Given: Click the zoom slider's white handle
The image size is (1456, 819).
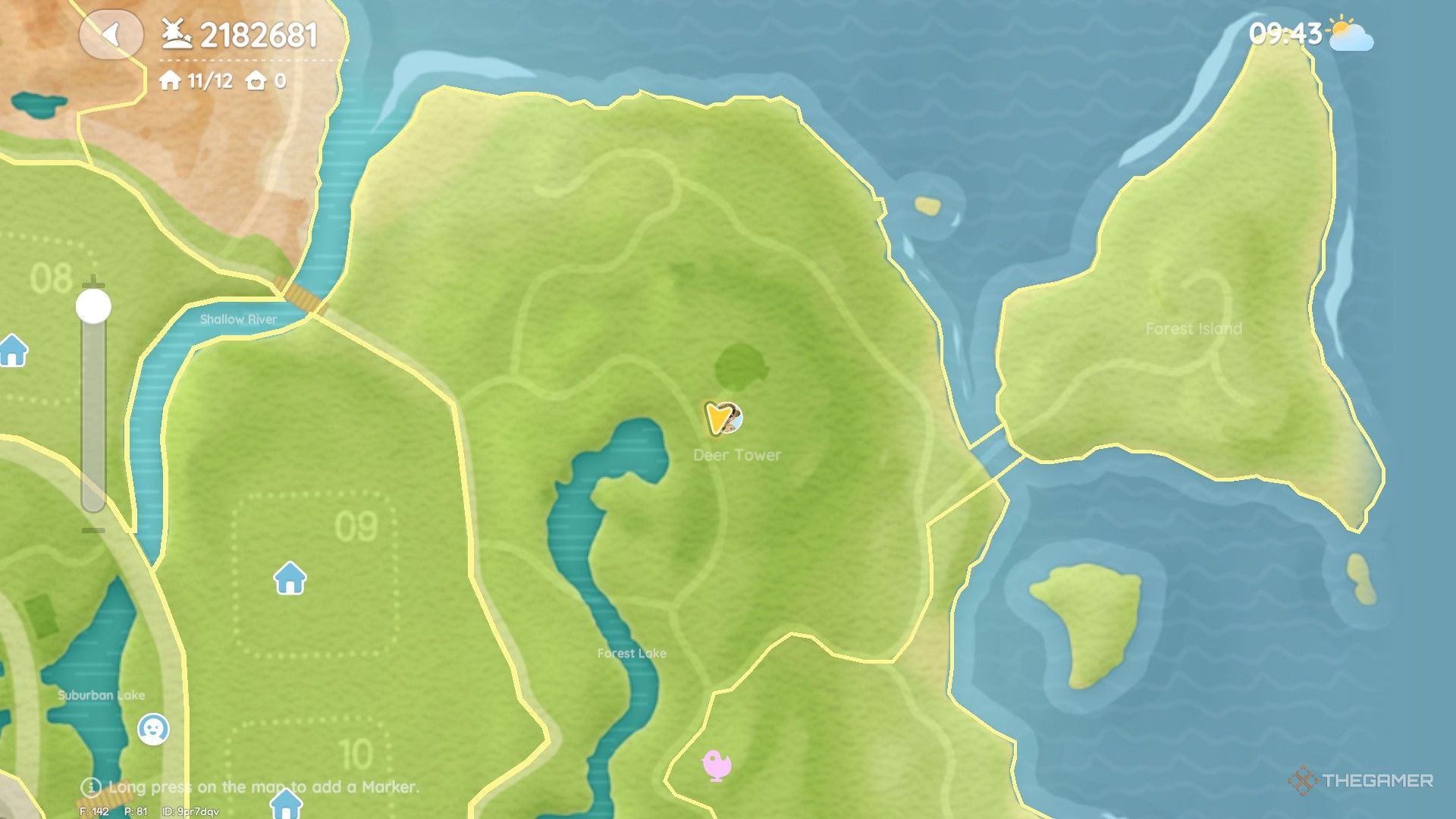Looking at the screenshot, I should (93, 306).
